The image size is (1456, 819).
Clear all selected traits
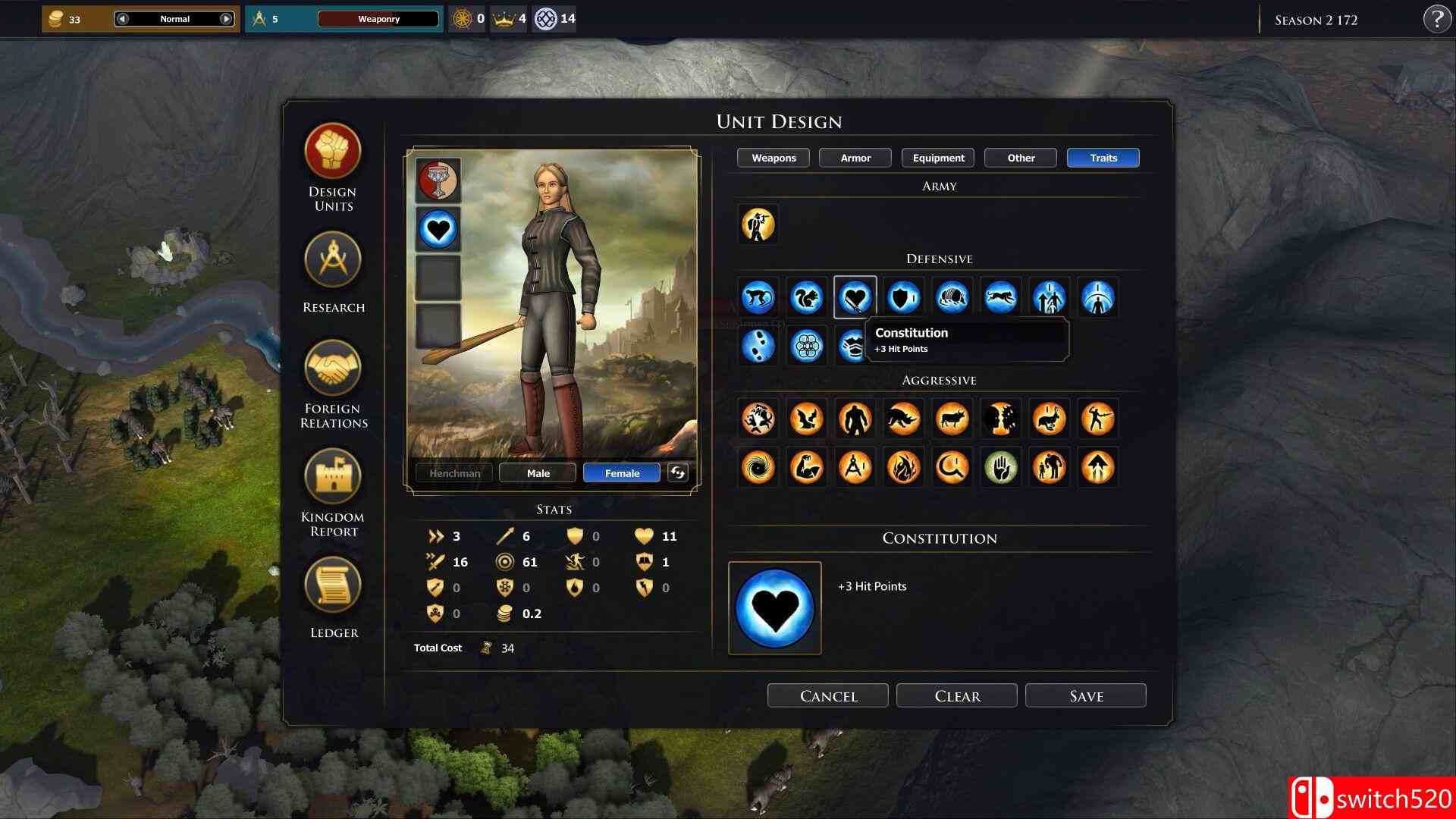coord(956,695)
